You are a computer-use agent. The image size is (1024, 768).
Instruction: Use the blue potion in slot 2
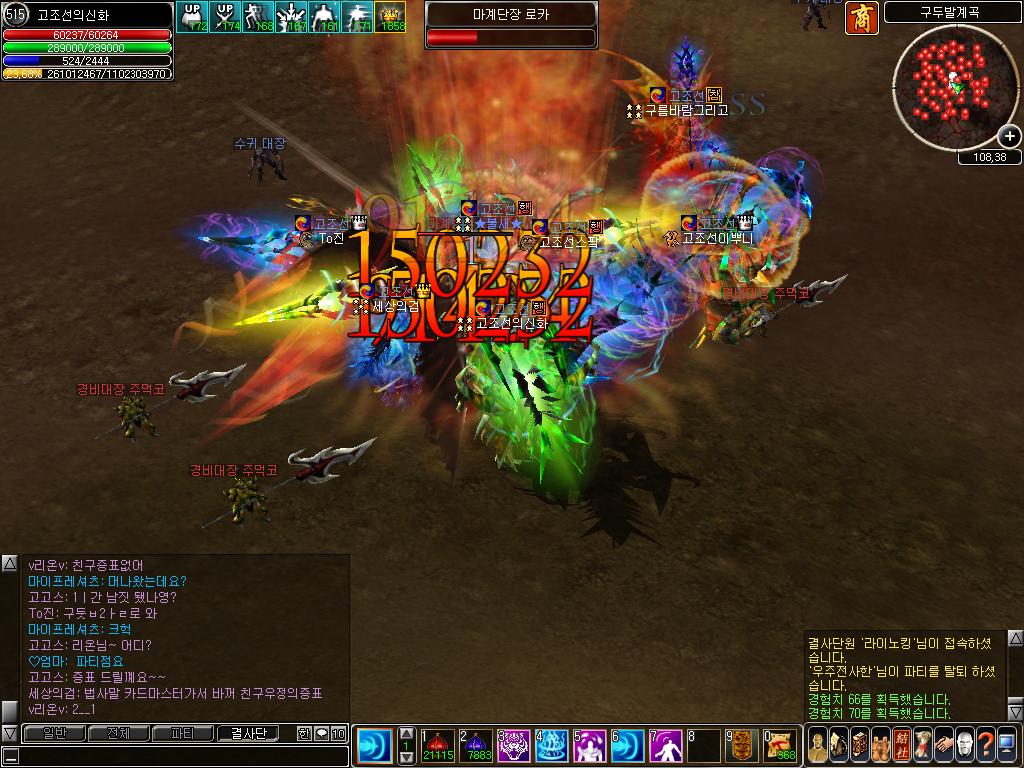475,745
